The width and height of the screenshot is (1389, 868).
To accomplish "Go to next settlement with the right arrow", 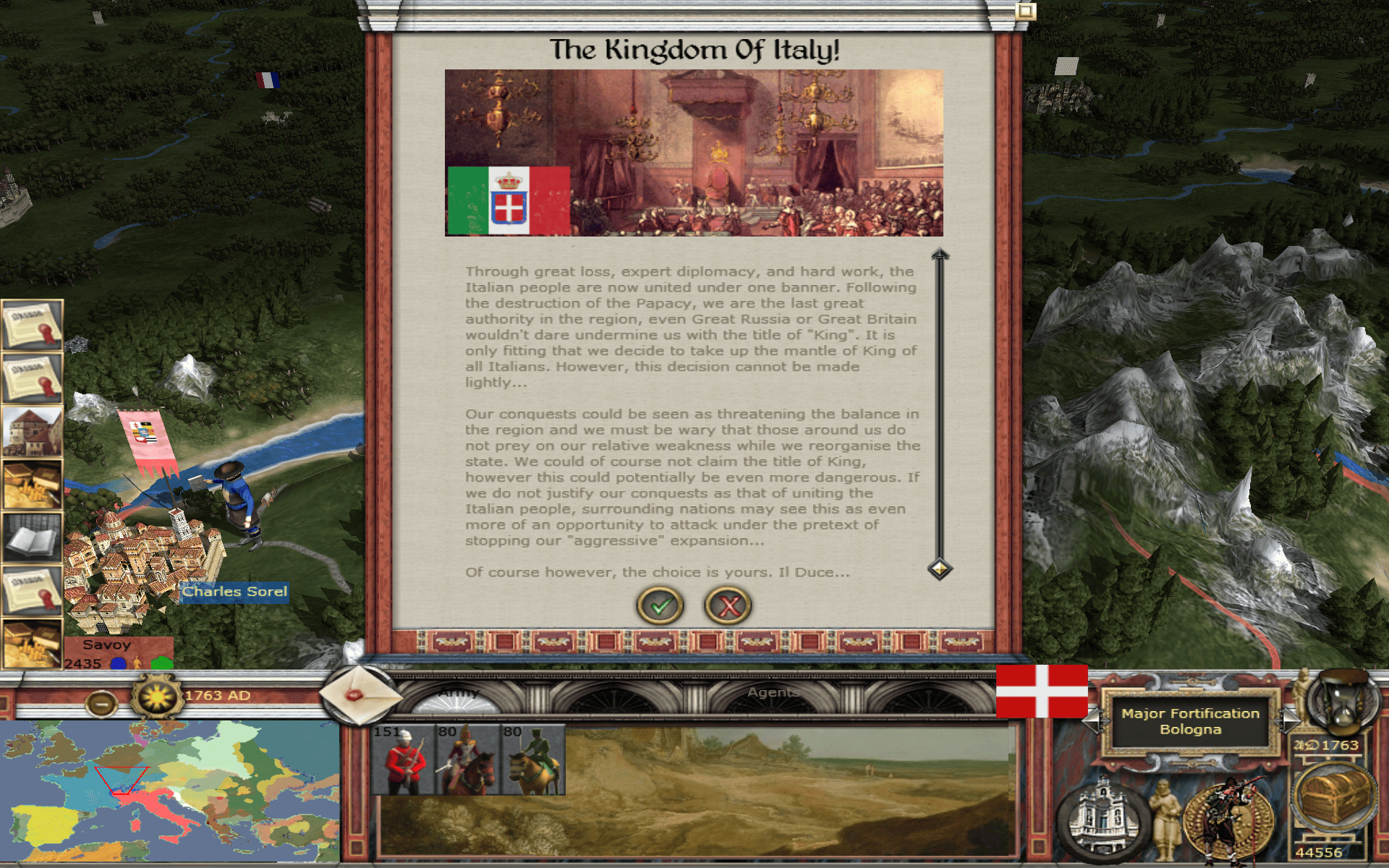I will click(1288, 720).
